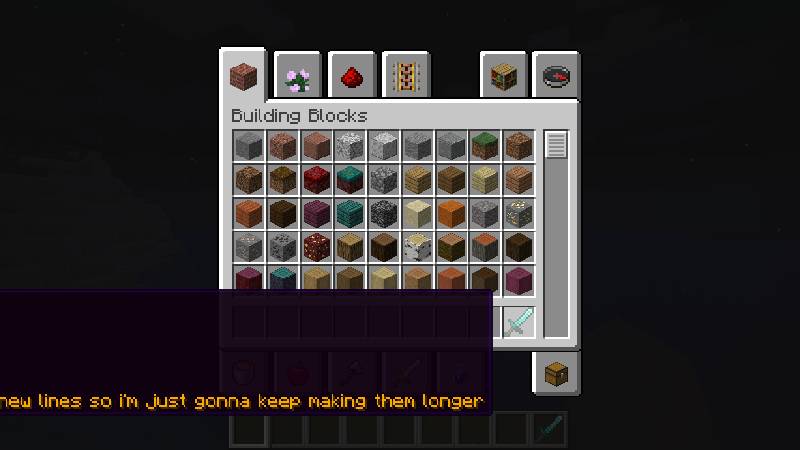Select the Building Blocks brick tab
800x450 pixels.
click(243, 75)
